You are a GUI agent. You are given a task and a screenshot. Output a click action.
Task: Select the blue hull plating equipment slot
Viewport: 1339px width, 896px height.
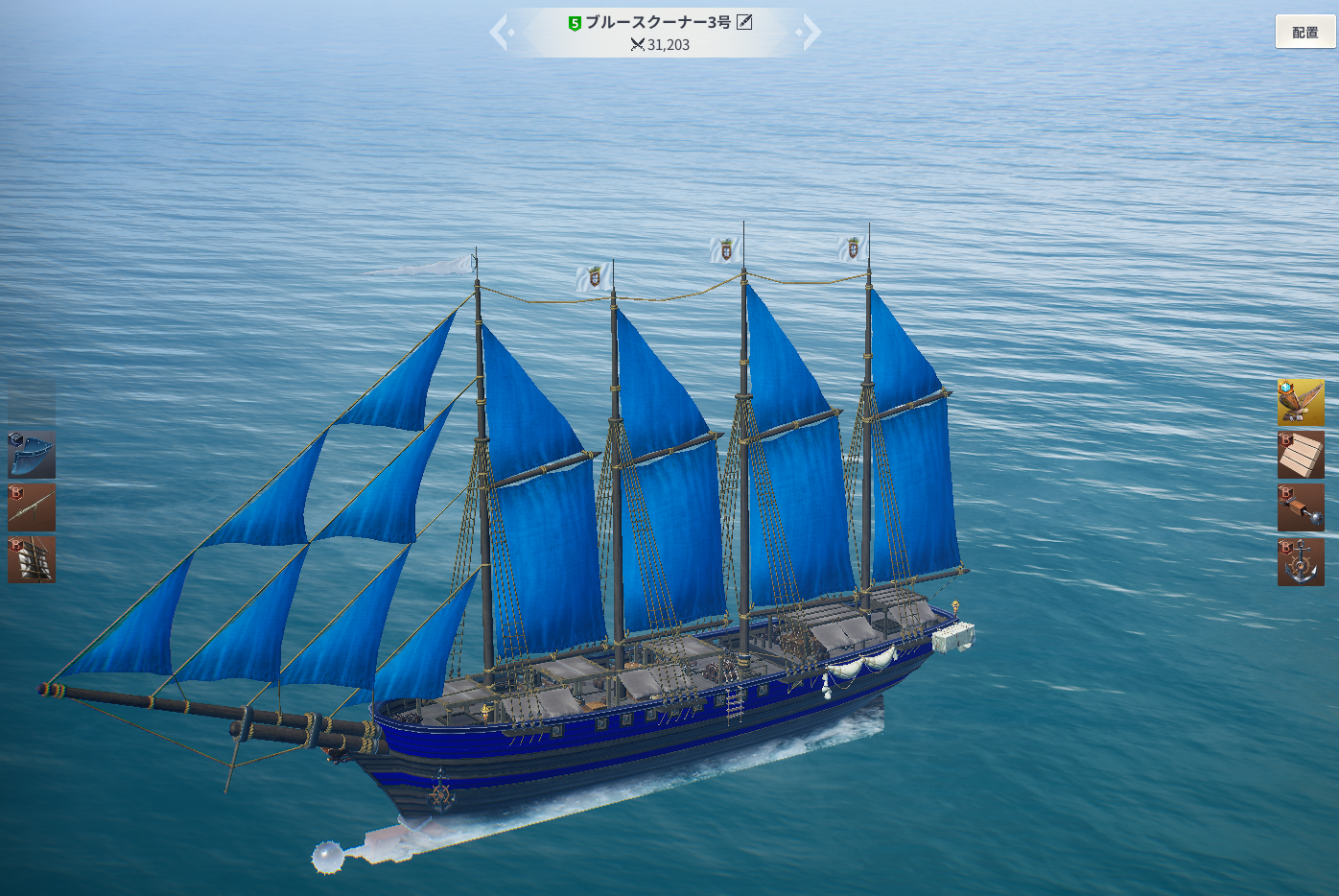pos(32,455)
